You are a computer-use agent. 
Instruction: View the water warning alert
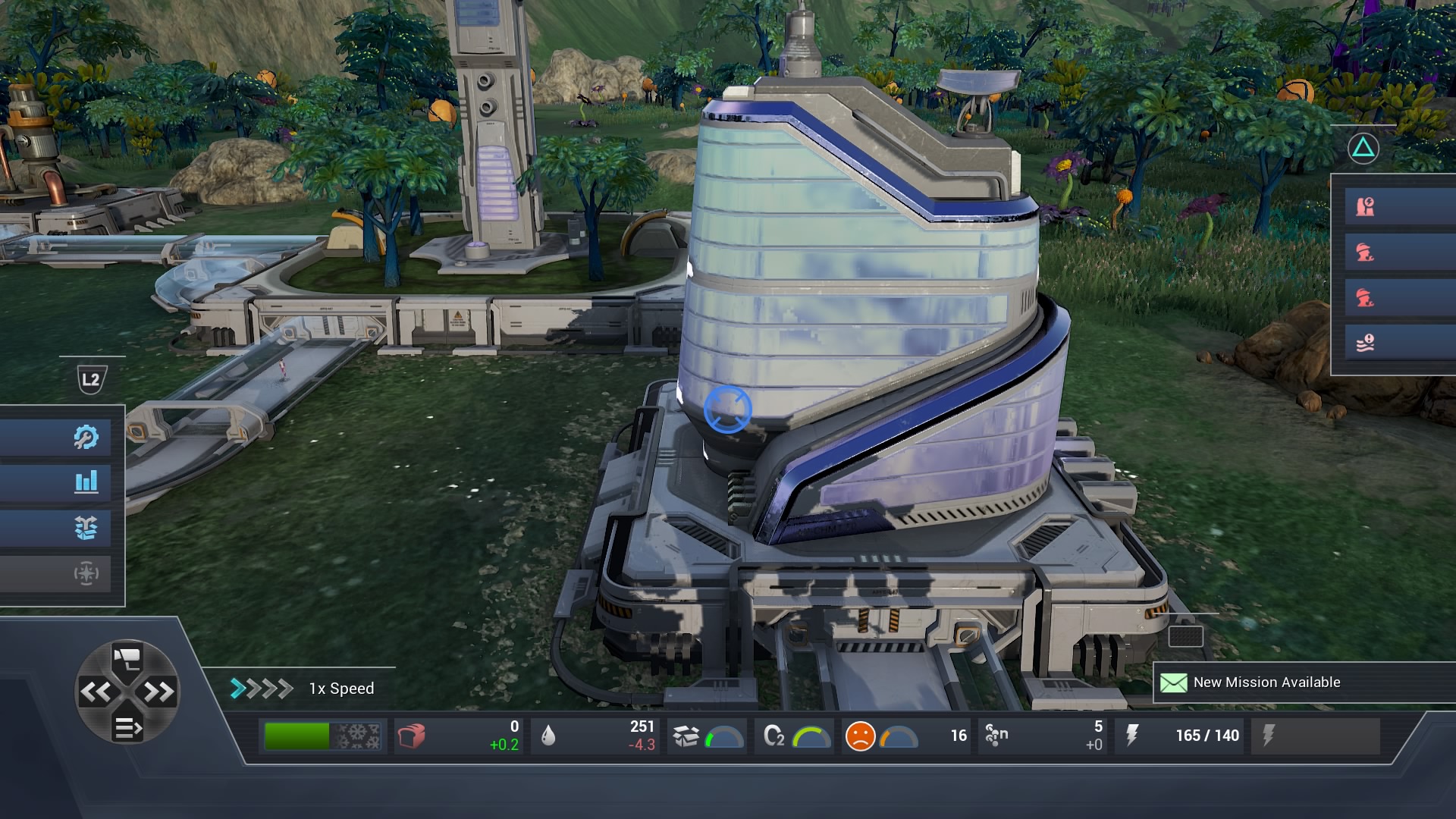click(x=1365, y=344)
